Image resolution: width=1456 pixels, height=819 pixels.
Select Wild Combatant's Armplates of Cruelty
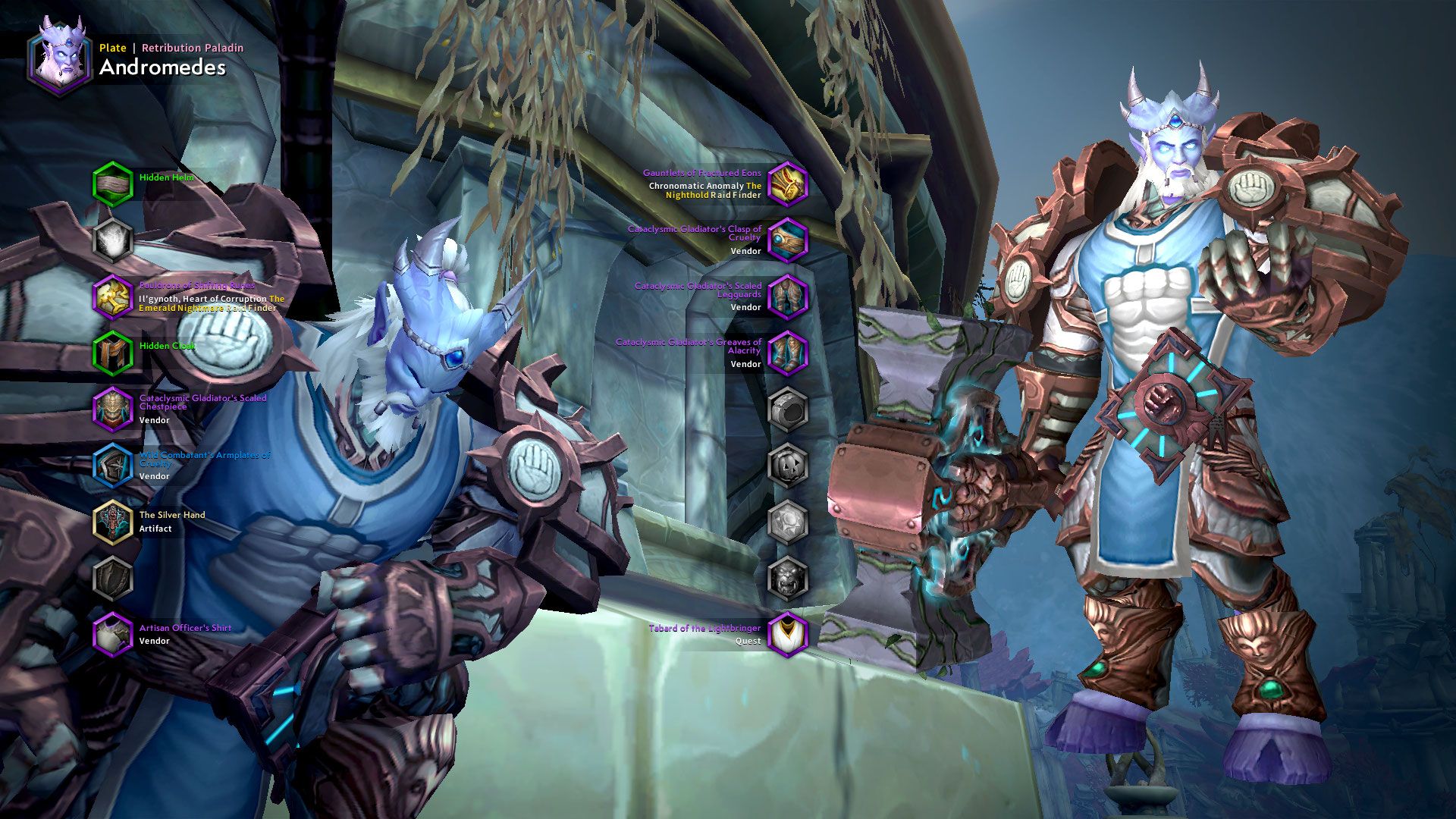[113, 465]
